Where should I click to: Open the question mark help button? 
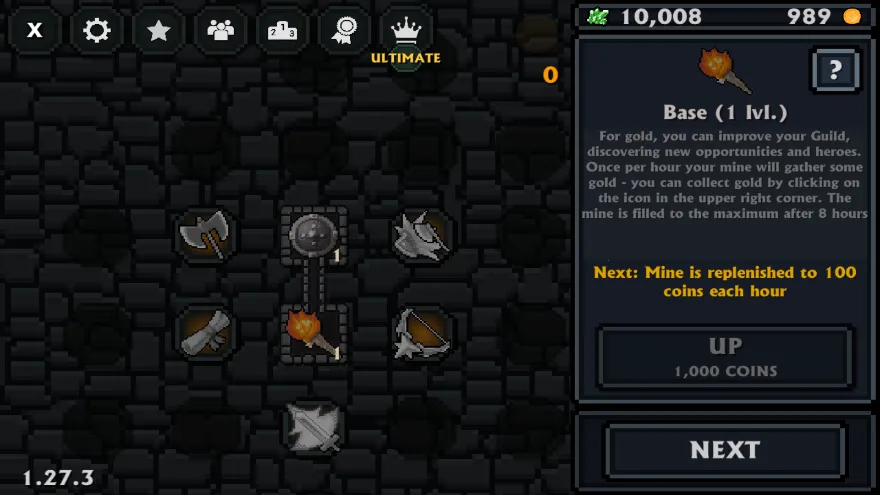[x=836, y=70]
